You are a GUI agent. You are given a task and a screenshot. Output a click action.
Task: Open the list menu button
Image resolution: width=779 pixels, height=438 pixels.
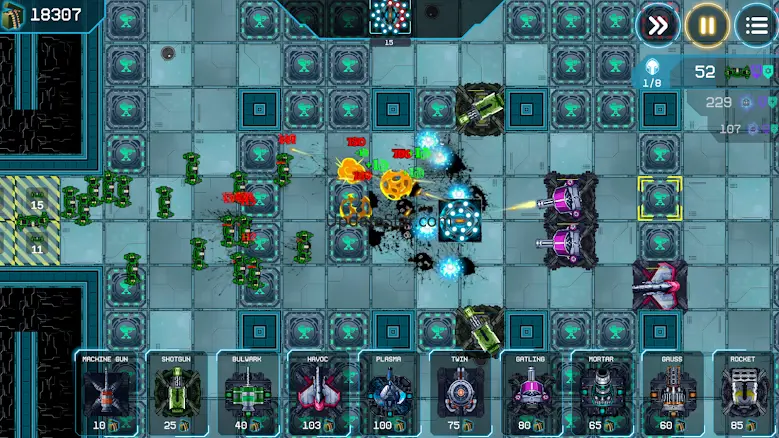(756, 25)
